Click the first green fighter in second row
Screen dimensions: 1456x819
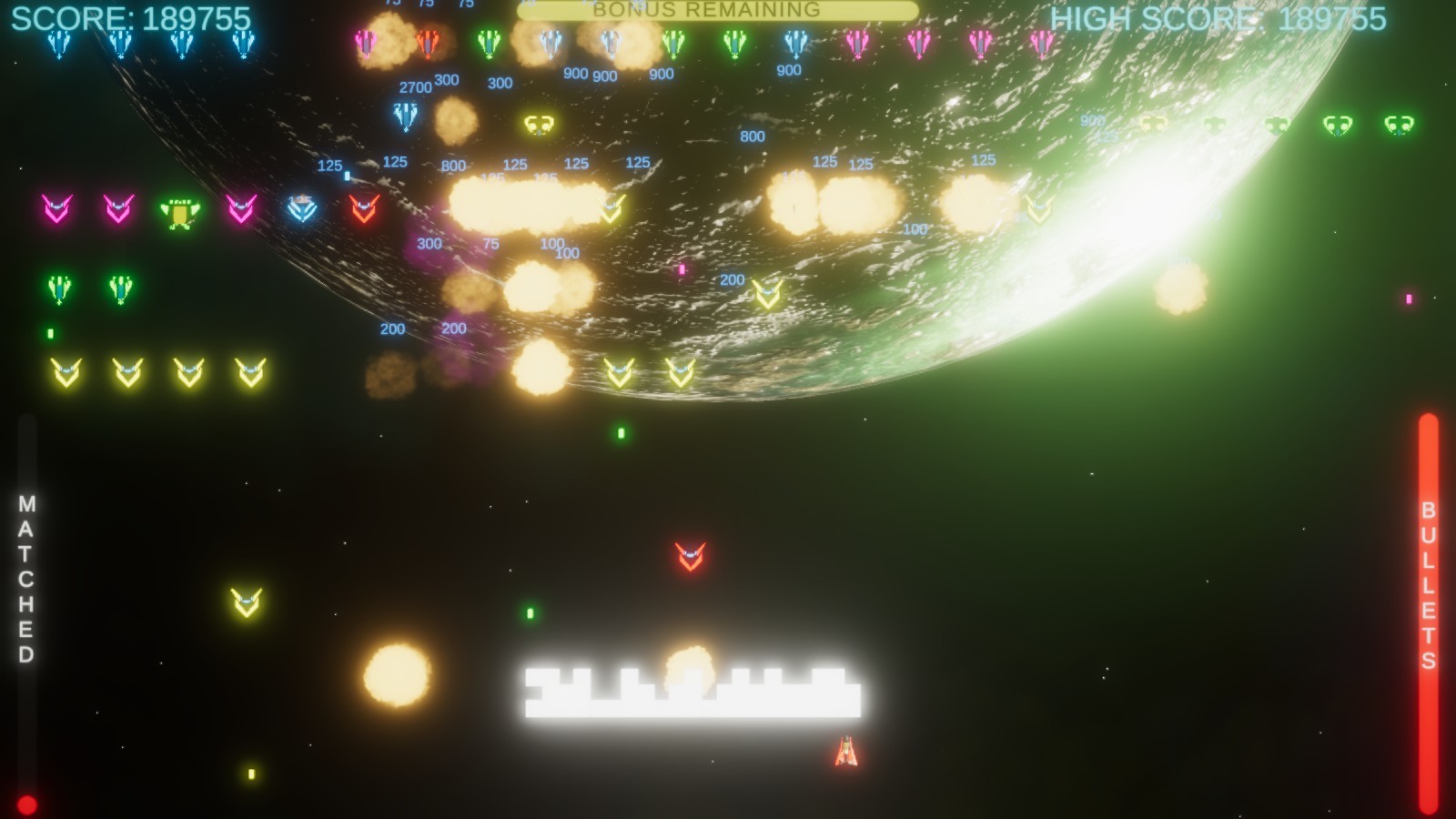coord(59,288)
